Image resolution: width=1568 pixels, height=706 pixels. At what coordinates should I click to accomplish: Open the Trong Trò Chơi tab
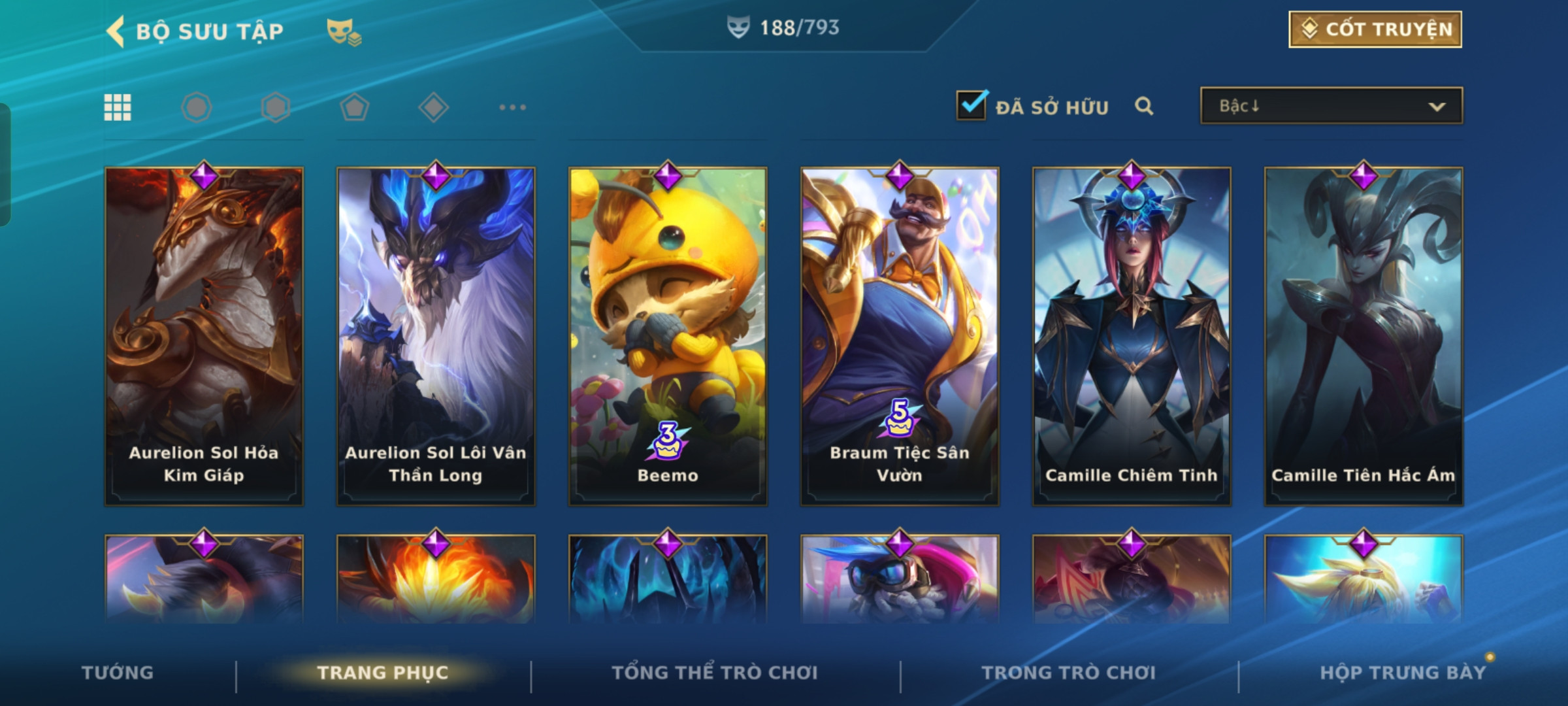point(1068,673)
